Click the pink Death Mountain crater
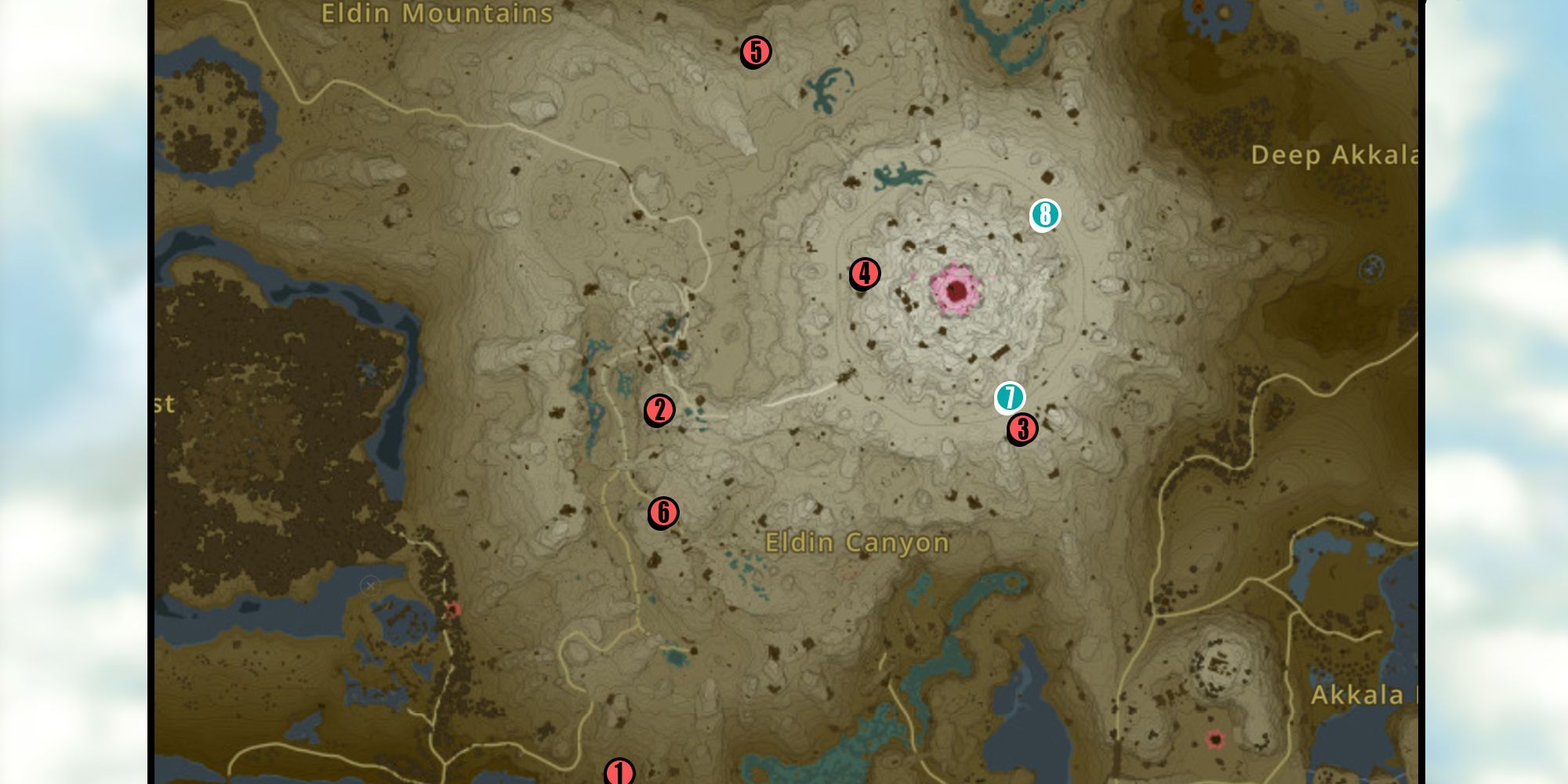Image resolution: width=1568 pixels, height=784 pixels. coord(955,291)
